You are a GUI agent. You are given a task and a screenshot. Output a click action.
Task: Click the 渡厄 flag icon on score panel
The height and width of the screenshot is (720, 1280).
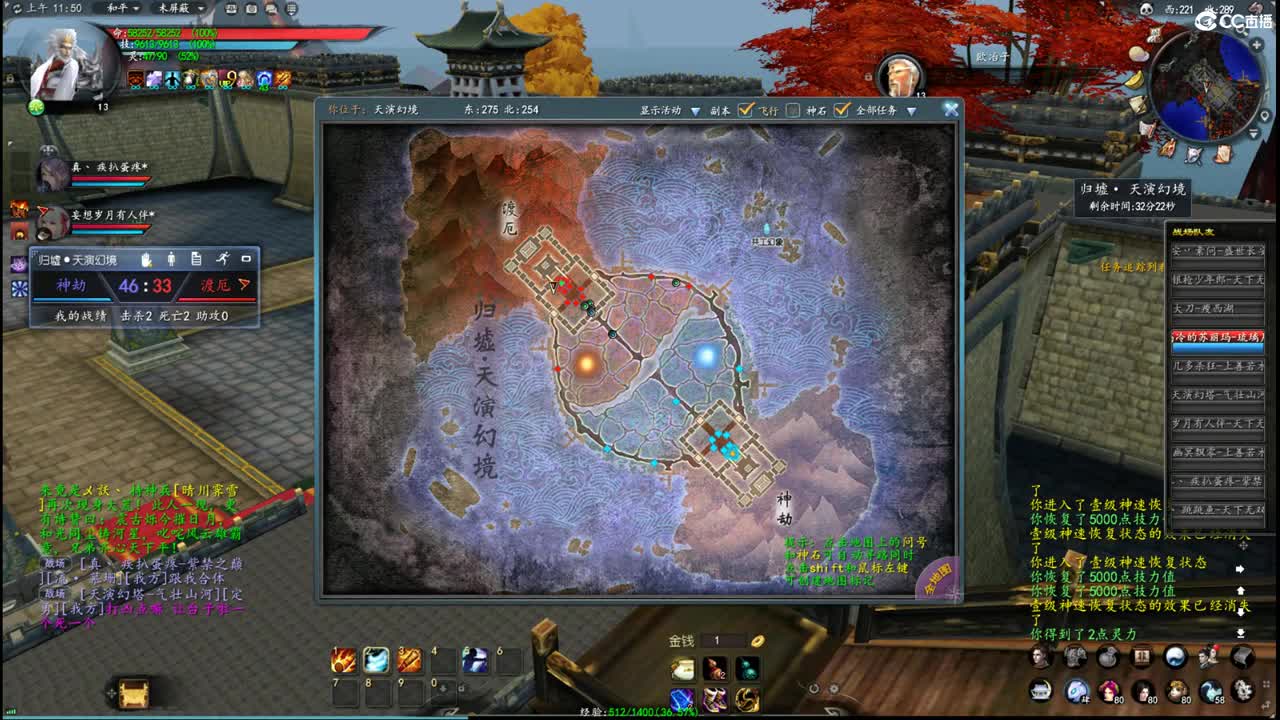(x=244, y=285)
